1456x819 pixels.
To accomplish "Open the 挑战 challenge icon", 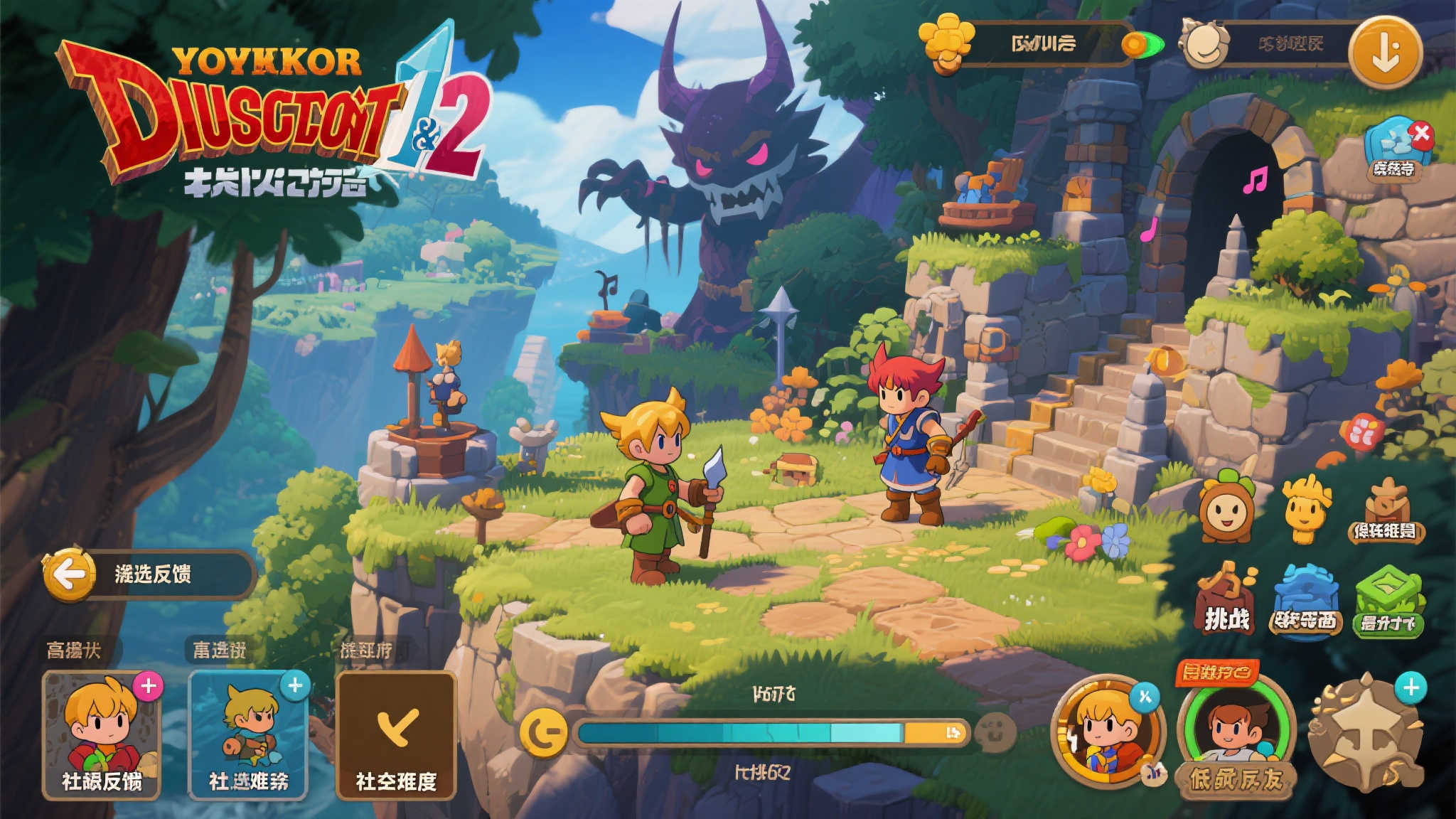I will [1226, 601].
